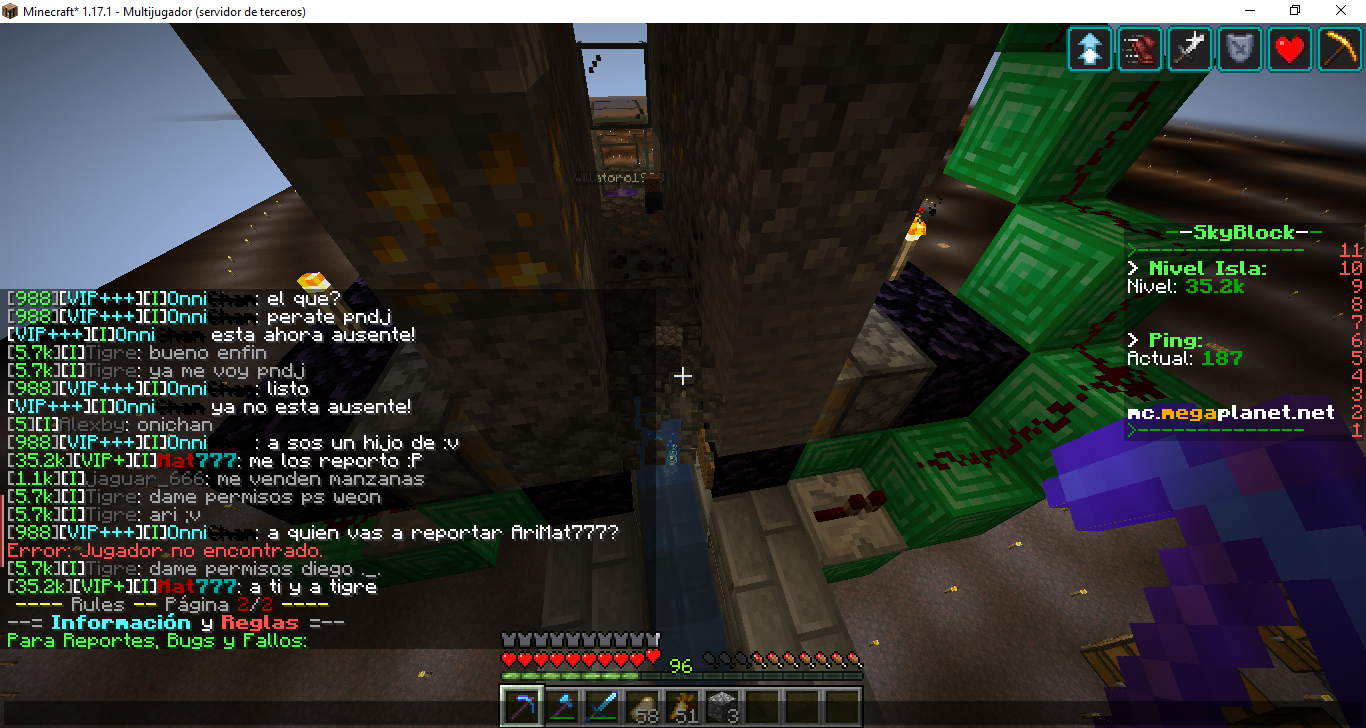Select the diamond sword hotbar slot
1366x728 pixels.
[x=600, y=706]
